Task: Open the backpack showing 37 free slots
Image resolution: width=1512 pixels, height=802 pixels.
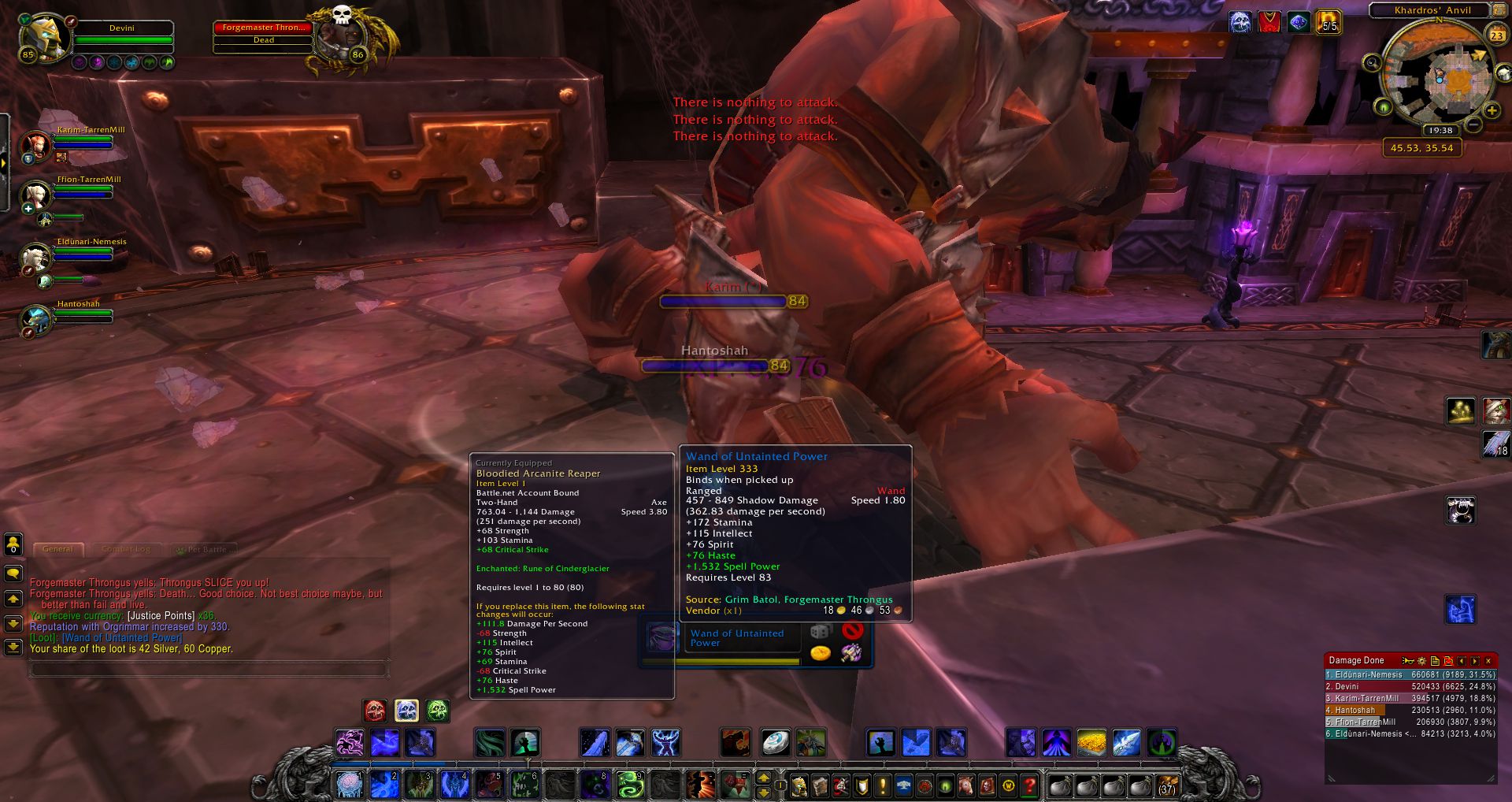Action: point(1166,785)
